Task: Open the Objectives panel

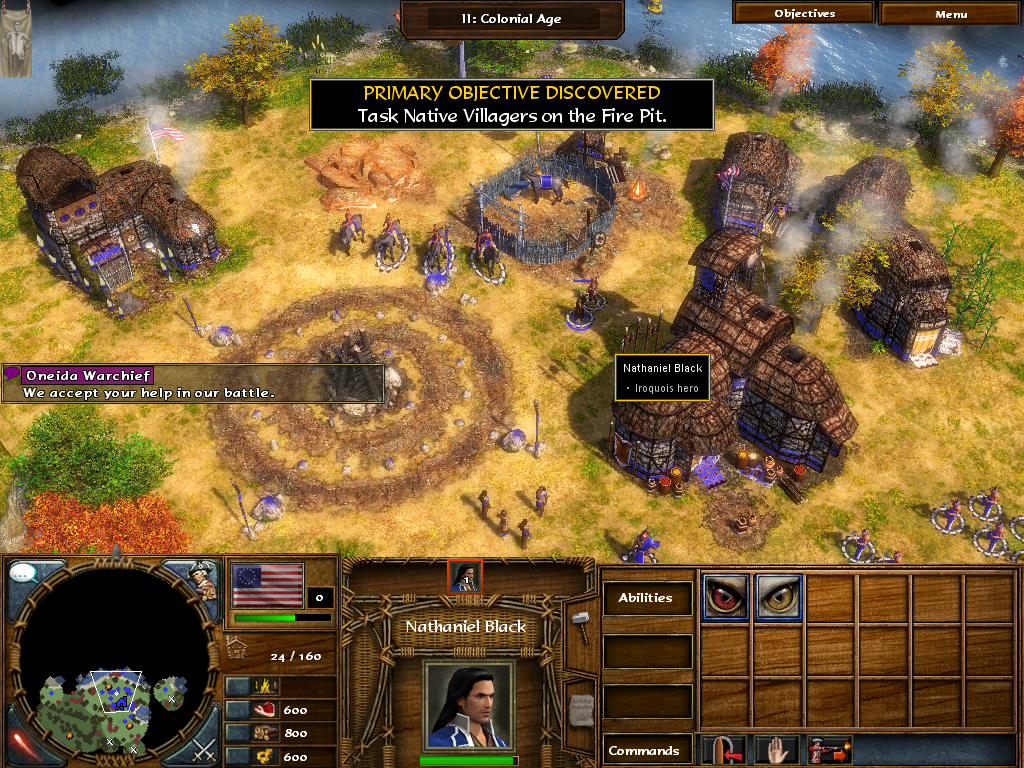Action: click(x=804, y=14)
